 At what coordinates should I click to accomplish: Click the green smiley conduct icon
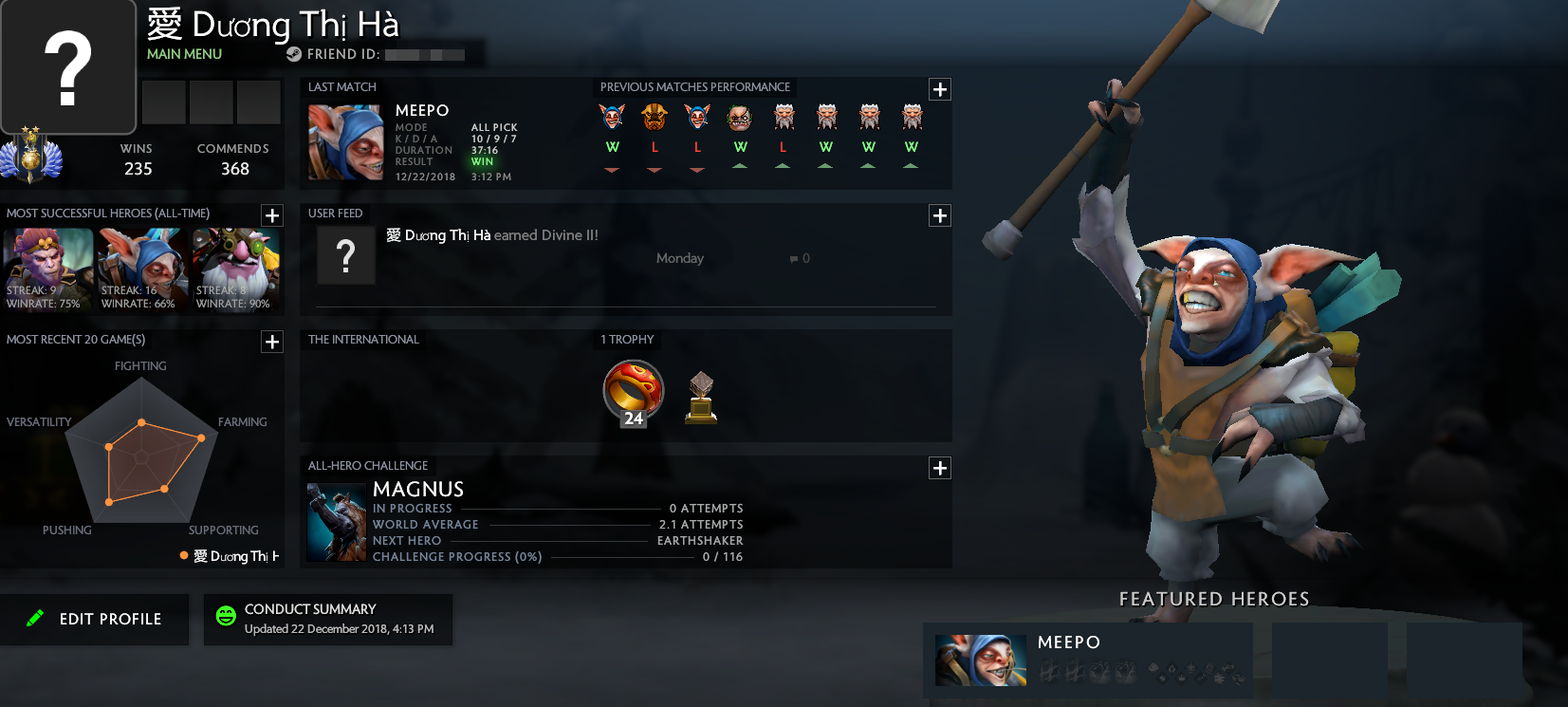tap(225, 616)
